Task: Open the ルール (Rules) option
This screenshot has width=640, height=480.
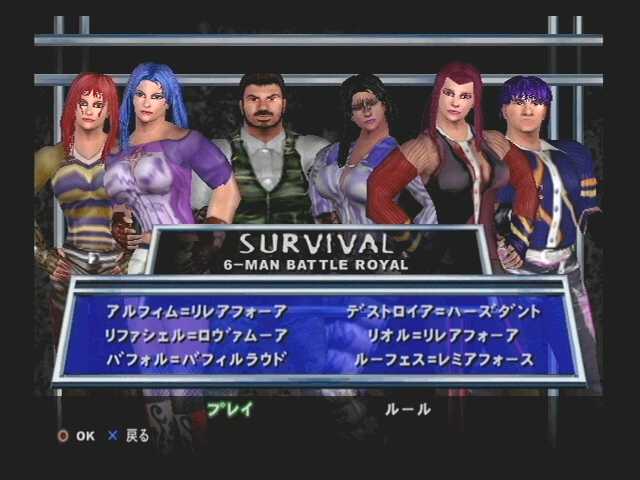Action: pos(408,409)
